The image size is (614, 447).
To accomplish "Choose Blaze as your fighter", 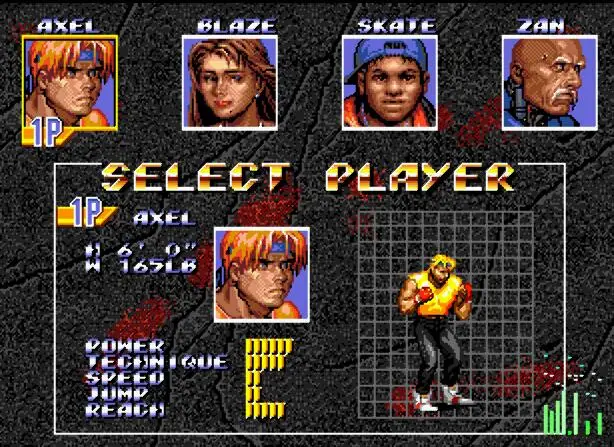I will coord(229,83).
